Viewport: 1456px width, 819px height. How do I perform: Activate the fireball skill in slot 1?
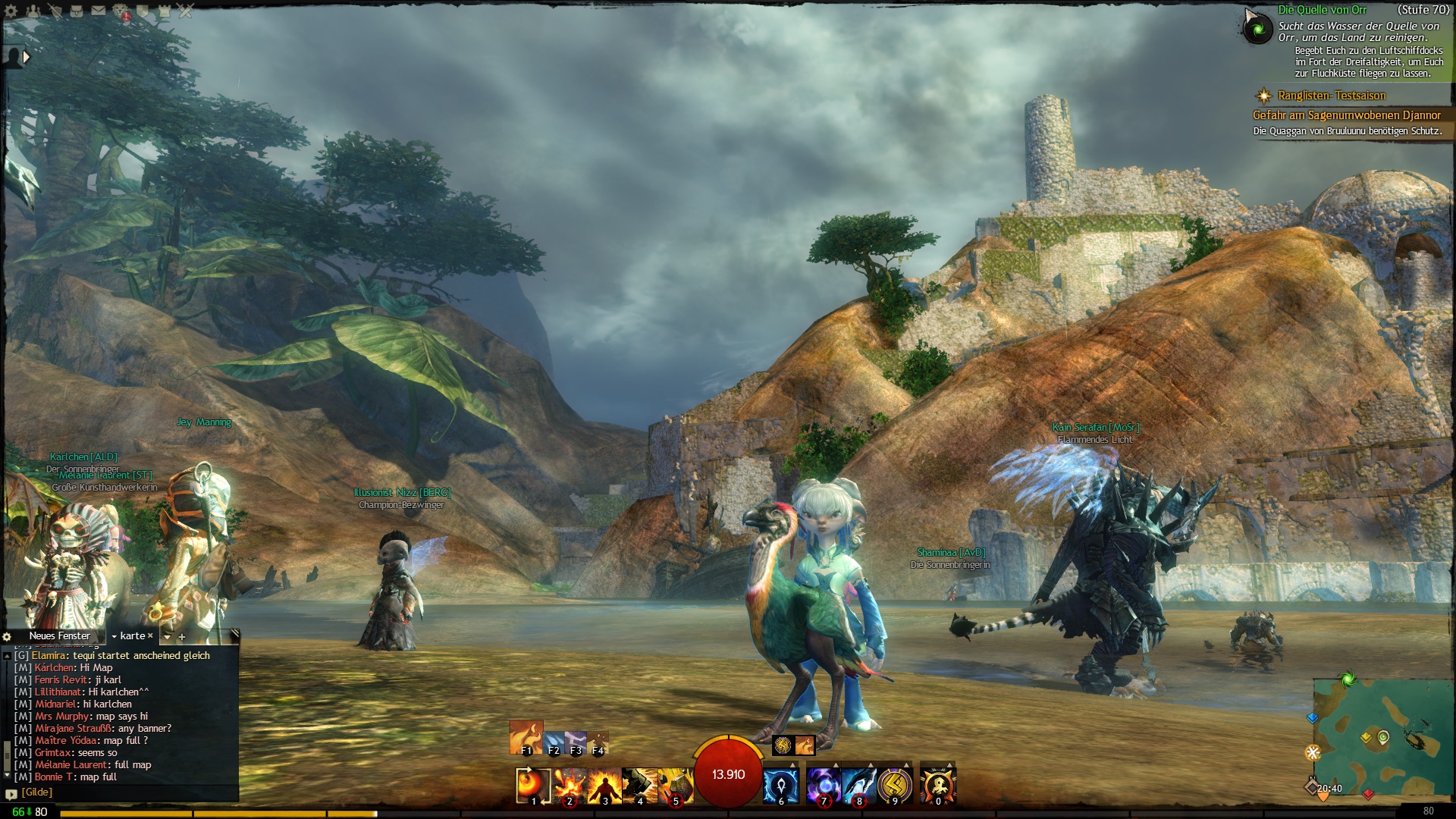pyautogui.click(x=532, y=786)
